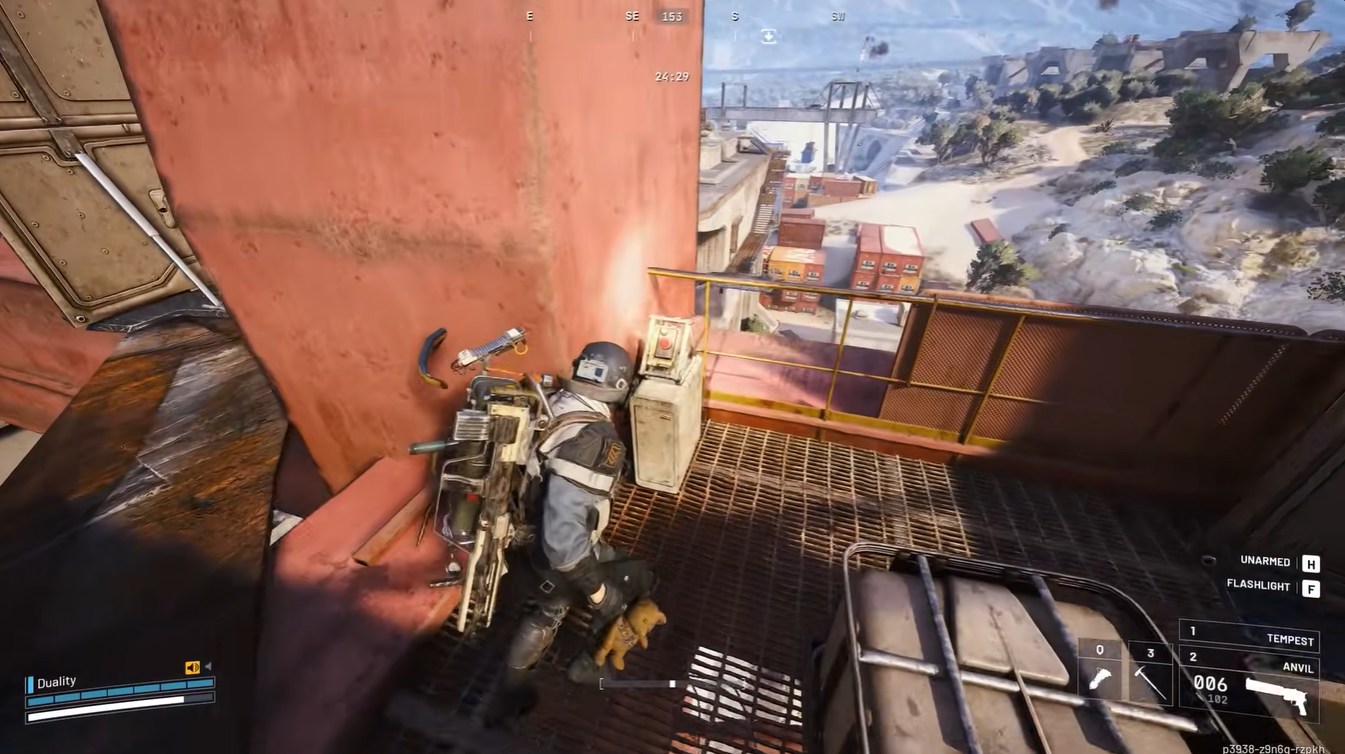Image resolution: width=1345 pixels, height=754 pixels.
Task: Click the F keybind badge next to FLASHLIGHT
Action: point(1311,586)
